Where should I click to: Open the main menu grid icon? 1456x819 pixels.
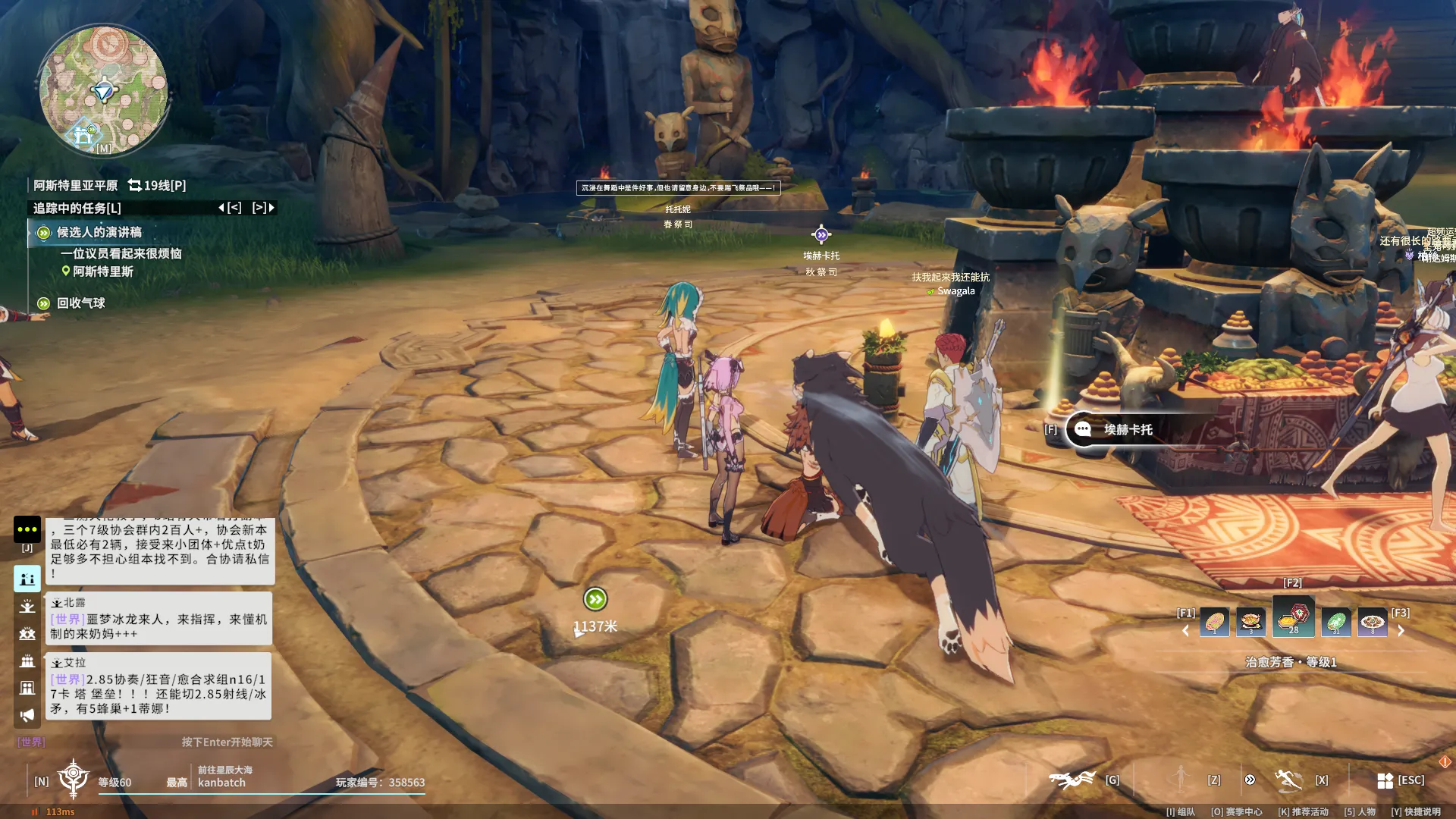(1385, 780)
